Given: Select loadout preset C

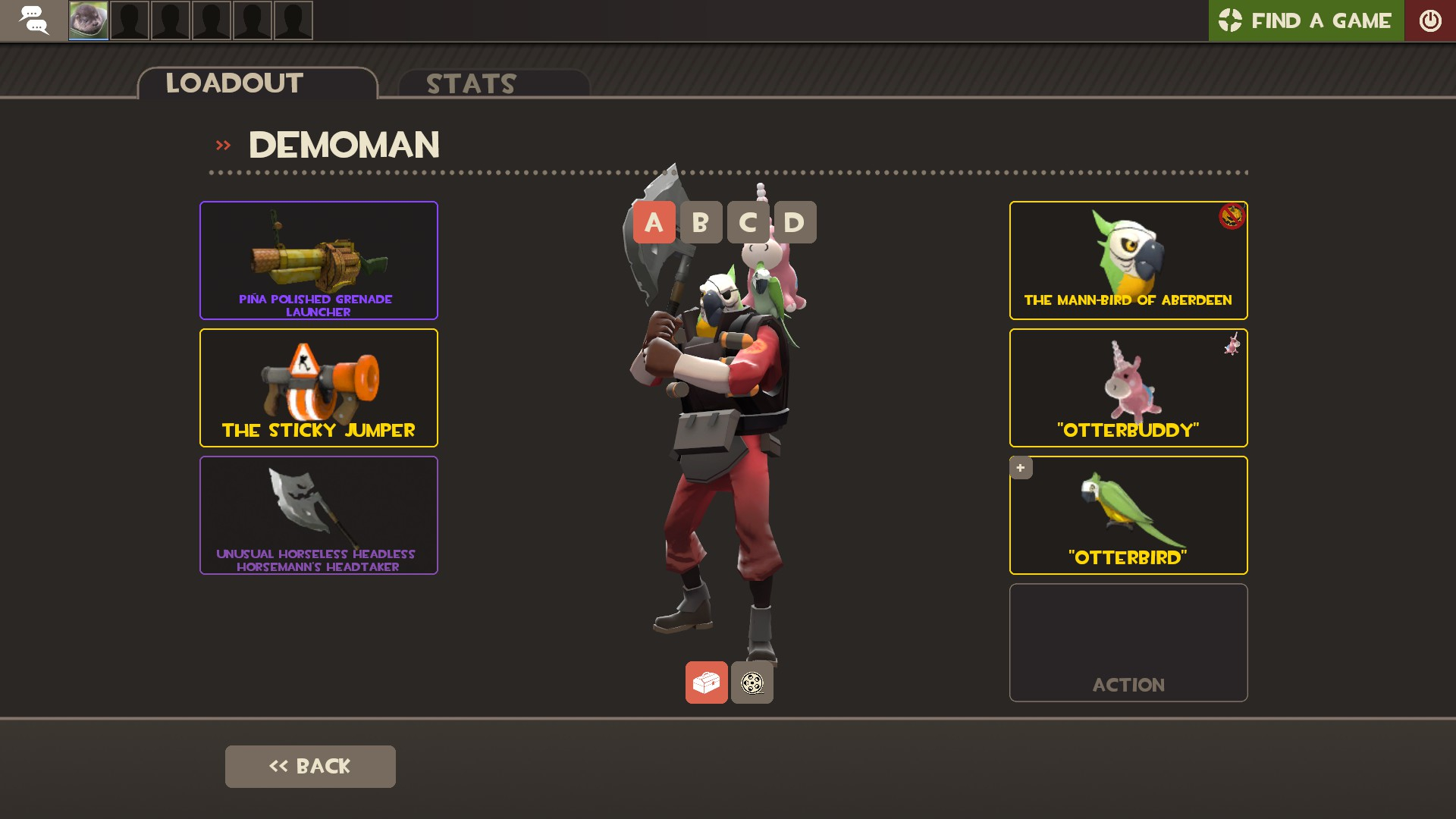Looking at the screenshot, I should tap(748, 222).
